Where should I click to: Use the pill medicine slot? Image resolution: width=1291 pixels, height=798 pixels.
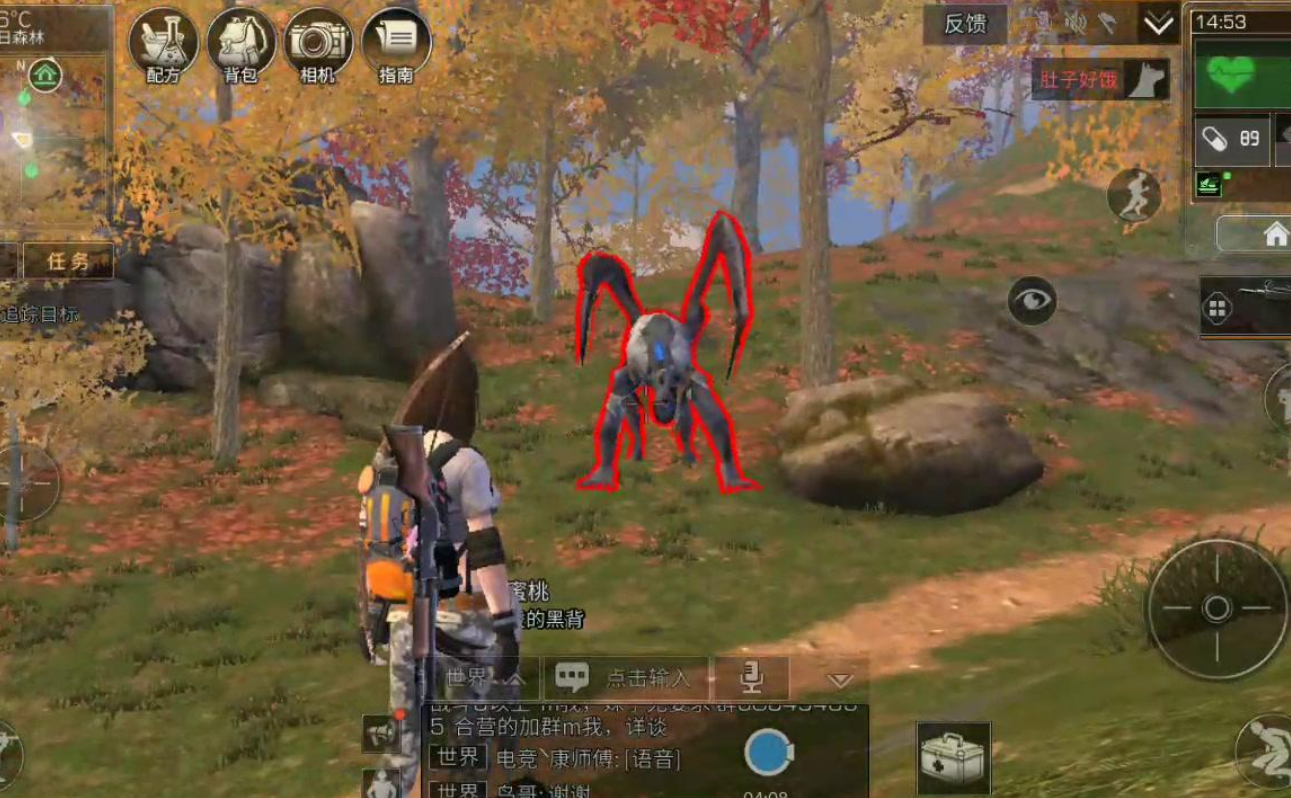point(1231,139)
